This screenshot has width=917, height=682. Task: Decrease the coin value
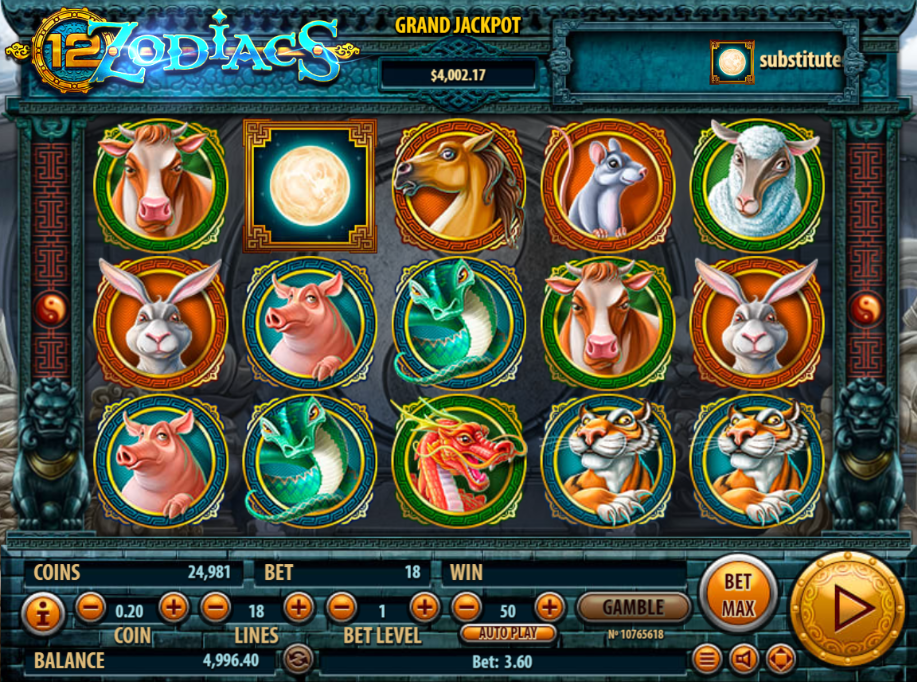pyautogui.click(x=90, y=607)
